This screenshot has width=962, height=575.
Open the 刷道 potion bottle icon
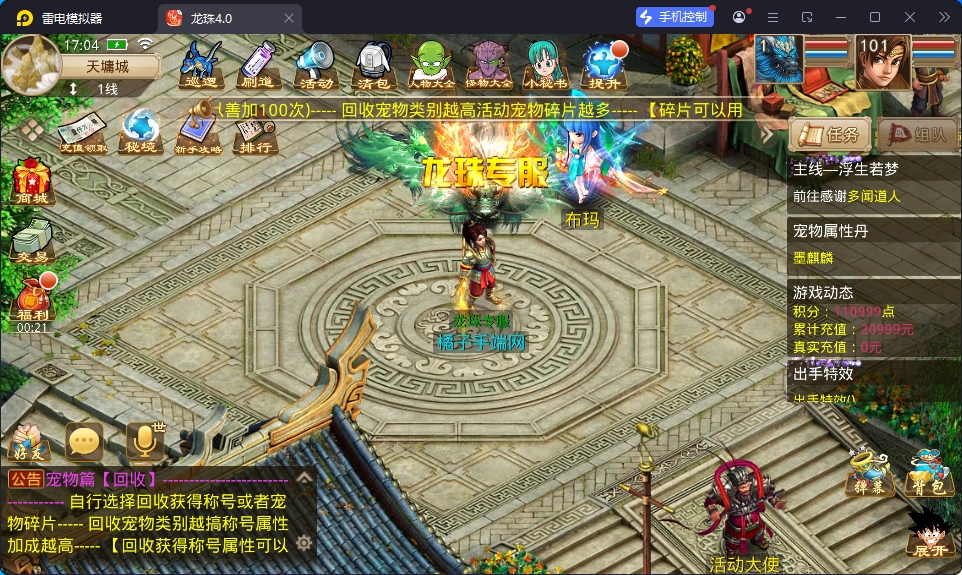click(258, 66)
